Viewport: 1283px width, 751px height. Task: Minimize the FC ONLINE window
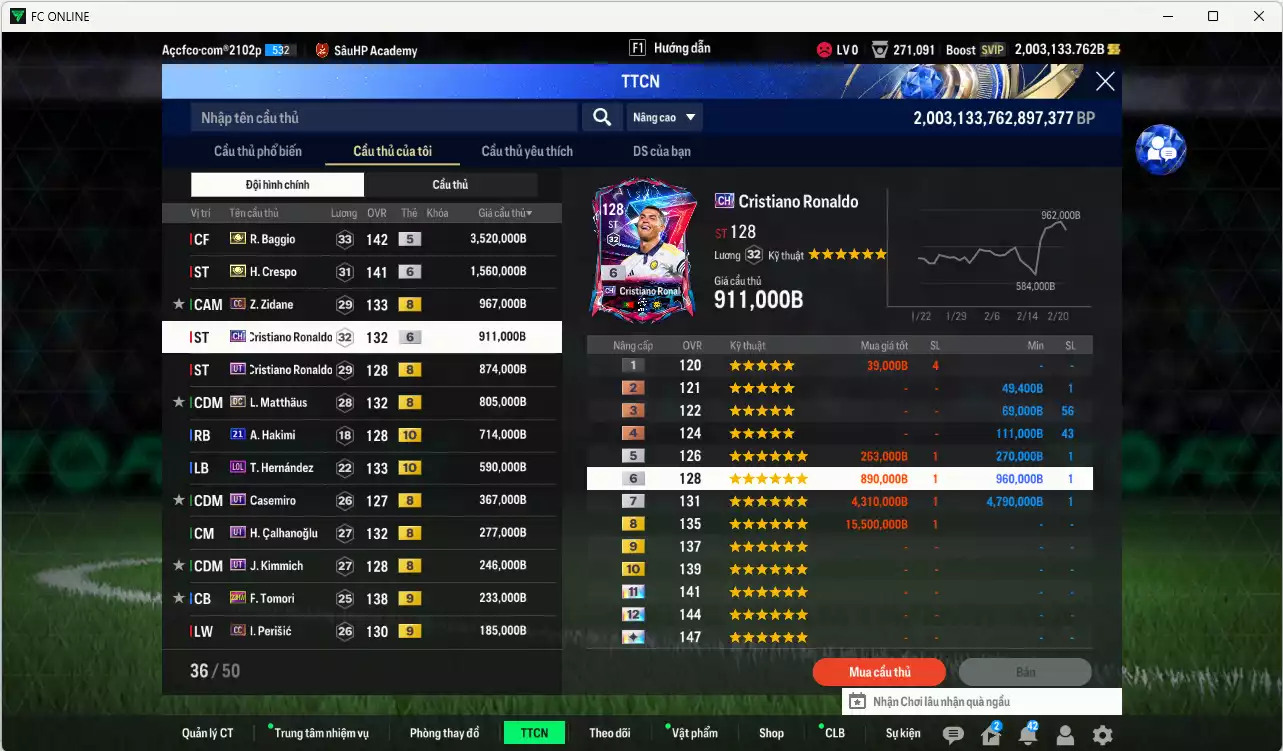[x=1167, y=16]
